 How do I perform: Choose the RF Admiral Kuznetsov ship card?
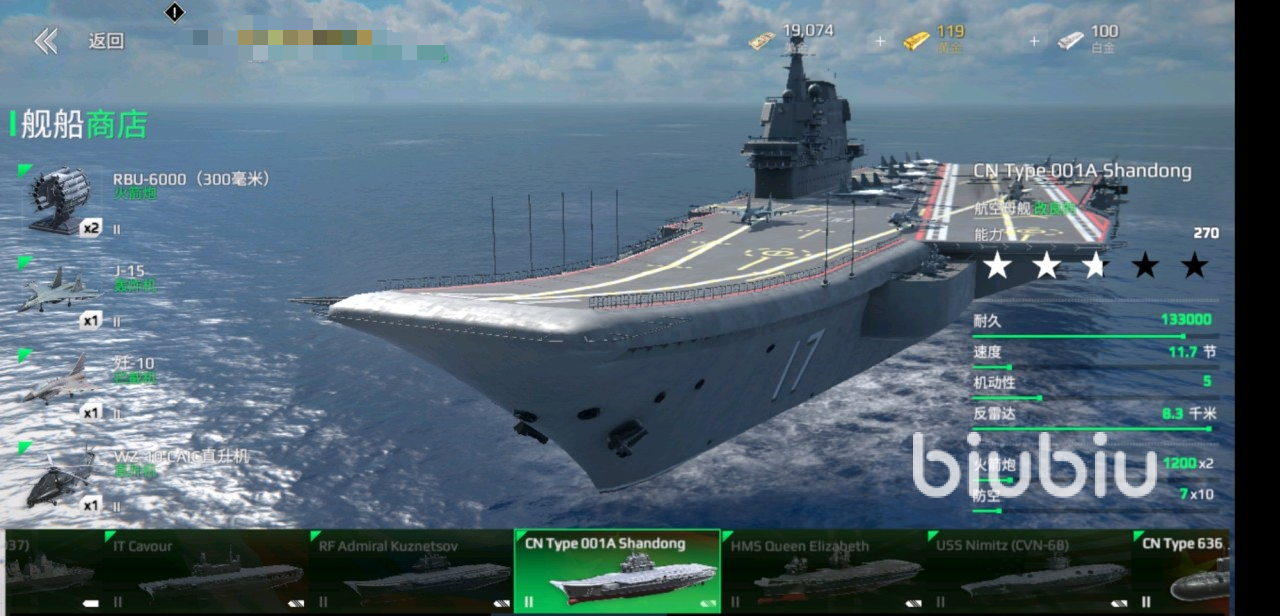[x=410, y=571]
